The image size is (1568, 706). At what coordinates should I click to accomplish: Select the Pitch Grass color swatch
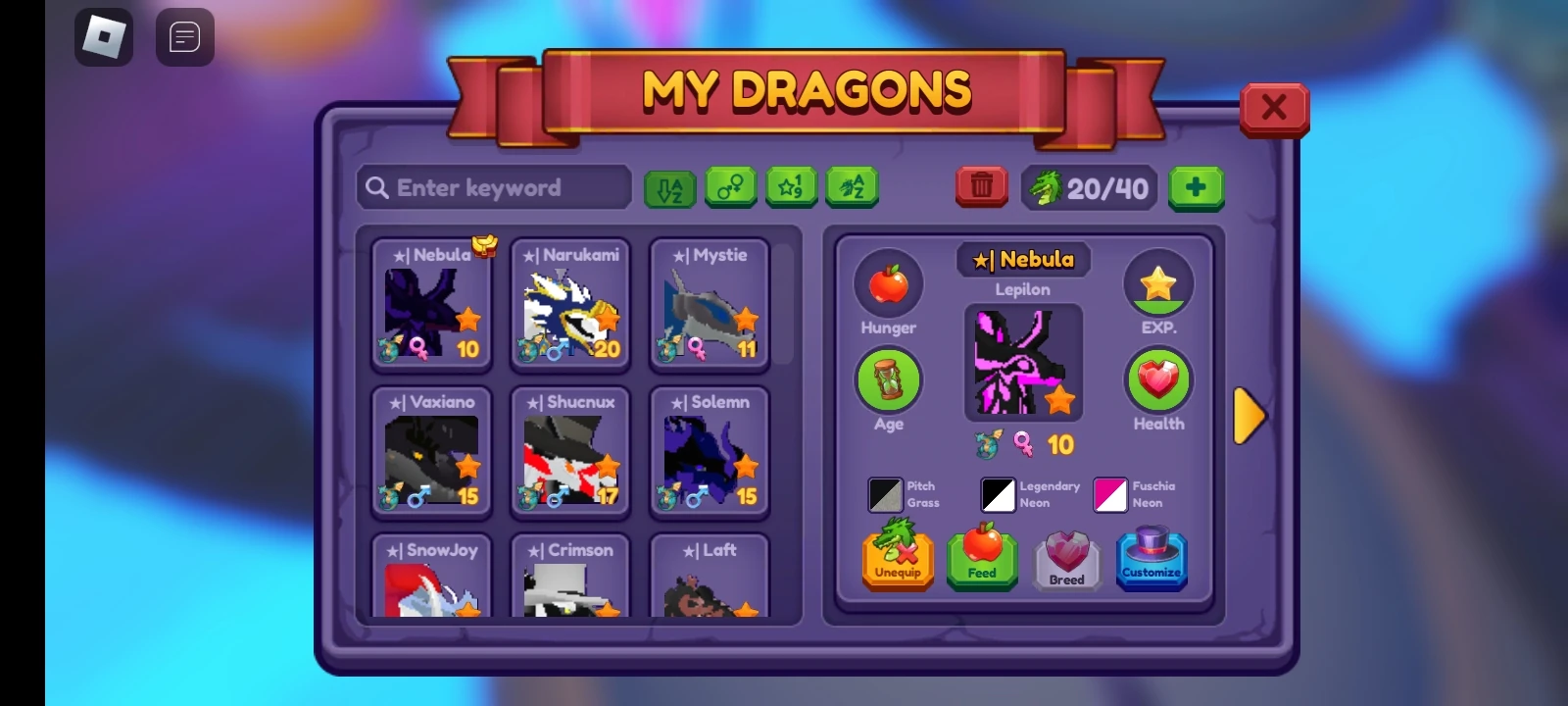click(885, 495)
